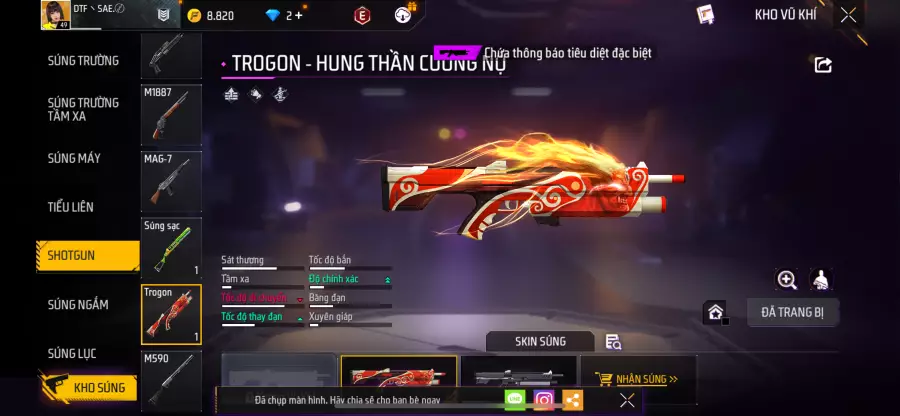This screenshot has height=416, width=900.
Task: Choose the green Súng sạc weapon
Action: click(x=171, y=247)
